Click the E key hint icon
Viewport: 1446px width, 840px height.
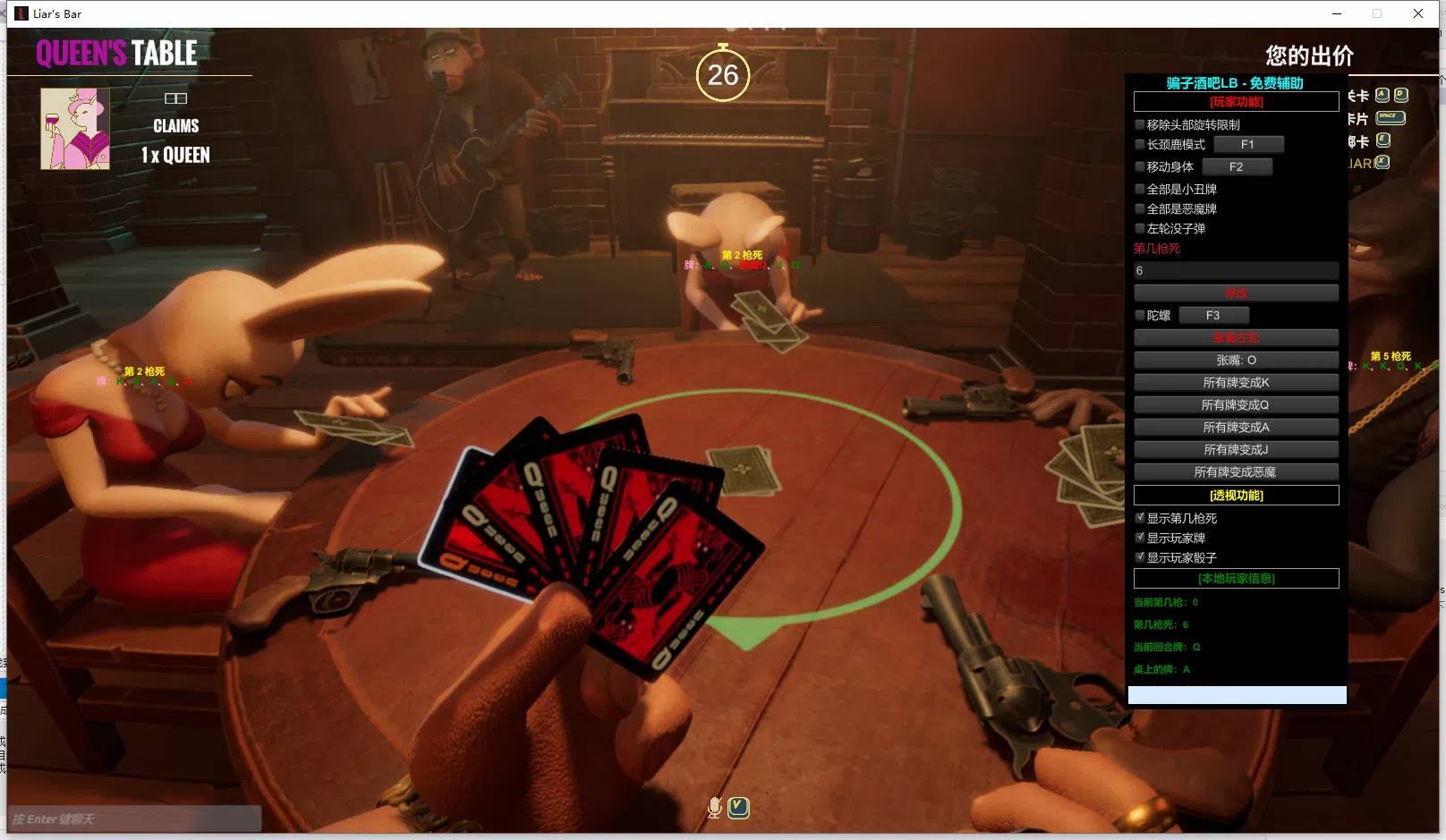pos(1382,140)
